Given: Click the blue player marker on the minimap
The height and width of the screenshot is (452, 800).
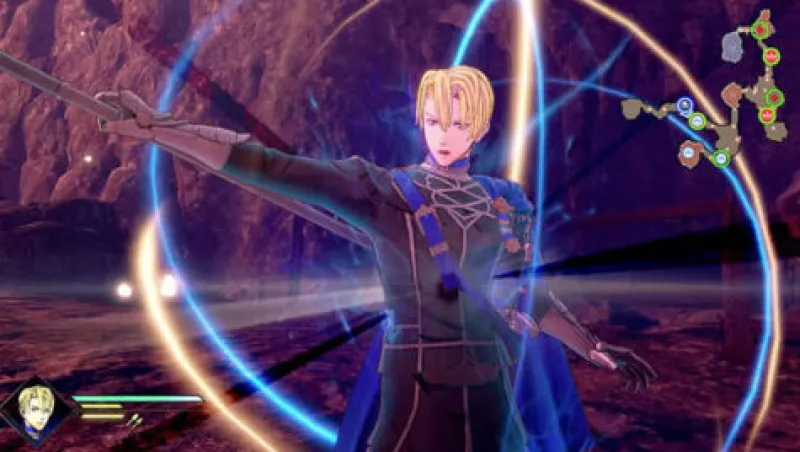Looking at the screenshot, I should pos(684,104).
